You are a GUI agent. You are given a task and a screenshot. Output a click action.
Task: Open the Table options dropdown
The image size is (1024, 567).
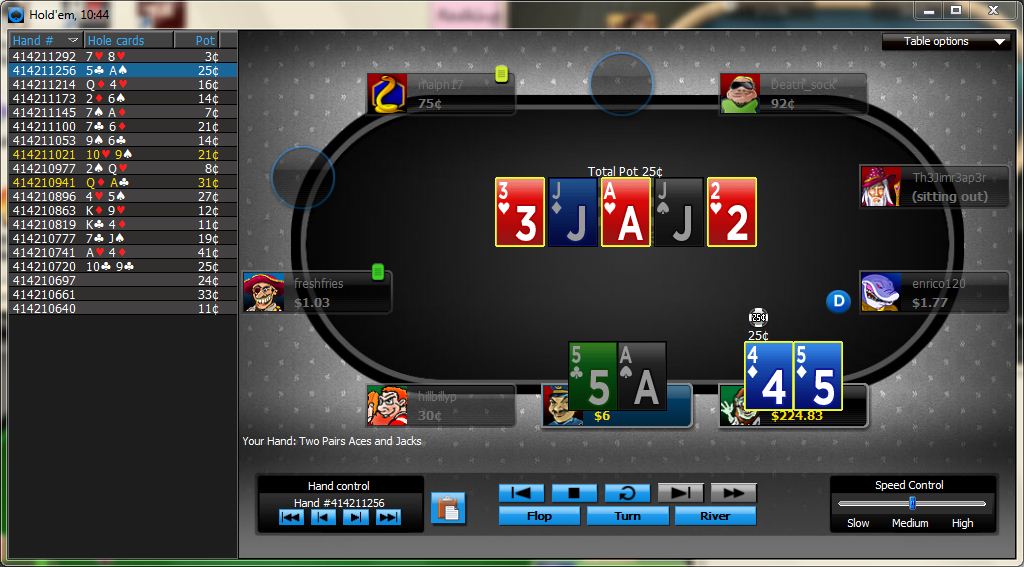point(945,41)
